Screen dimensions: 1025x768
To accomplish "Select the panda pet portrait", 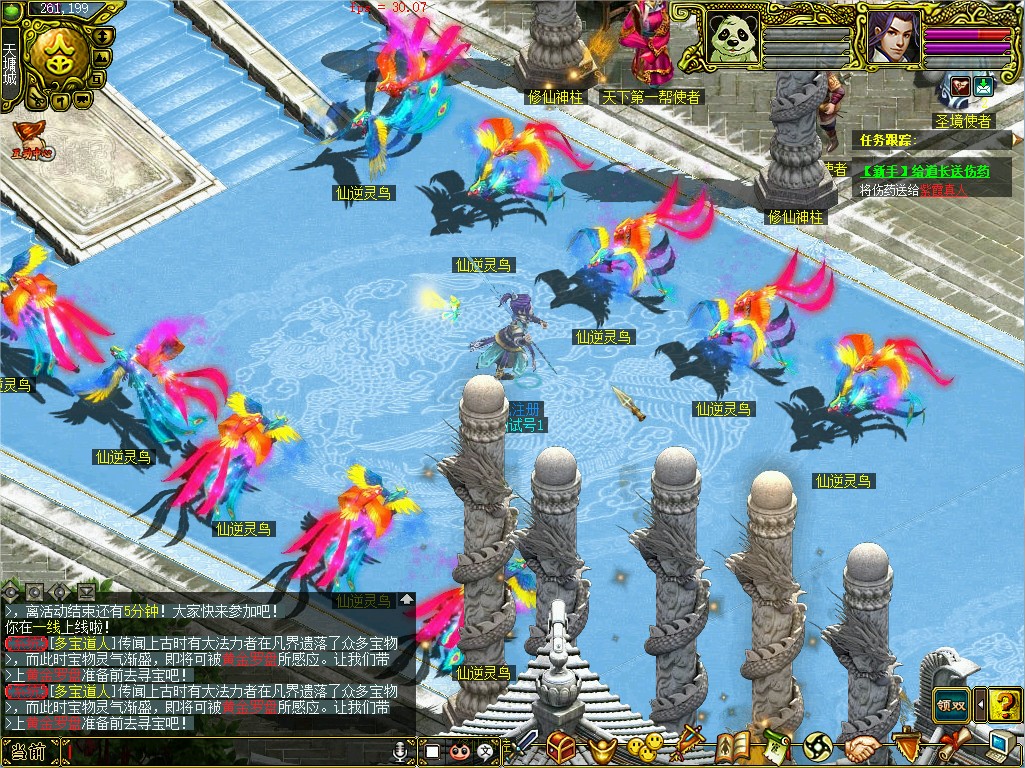I will pos(733,37).
